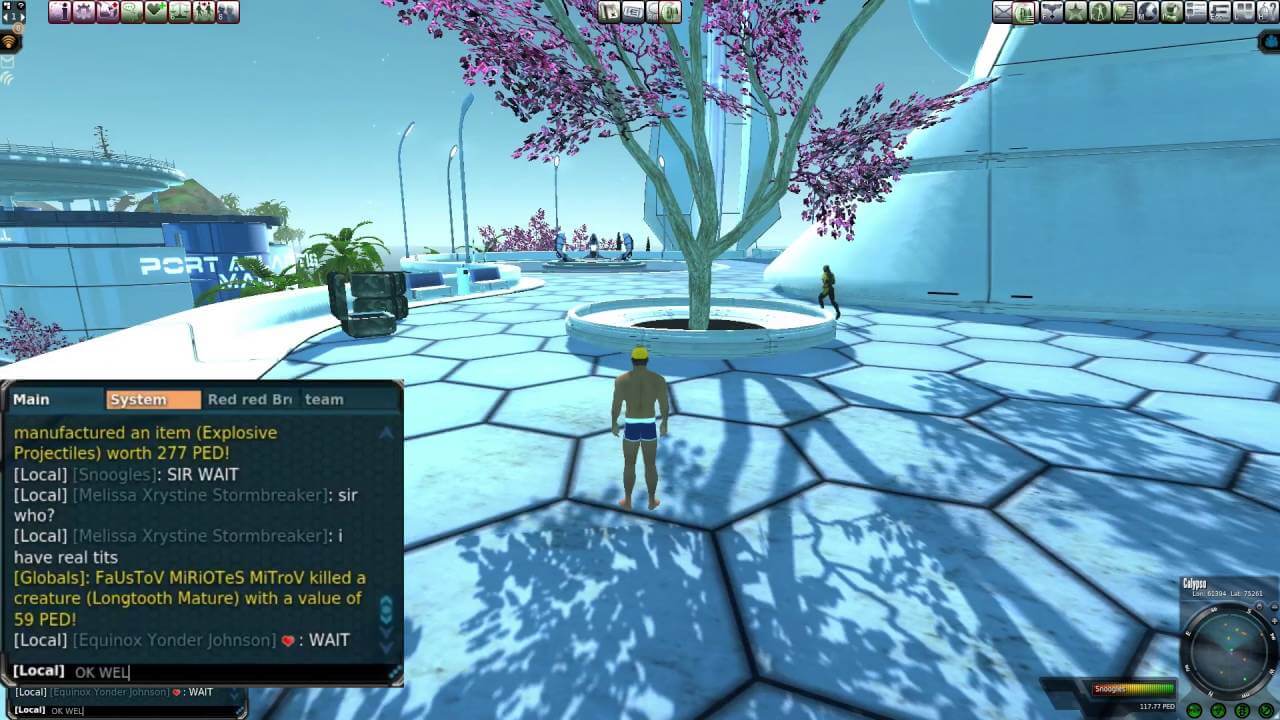This screenshot has width=1280, height=720.
Task: Open the balance scales icon
Action: point(180,12)
